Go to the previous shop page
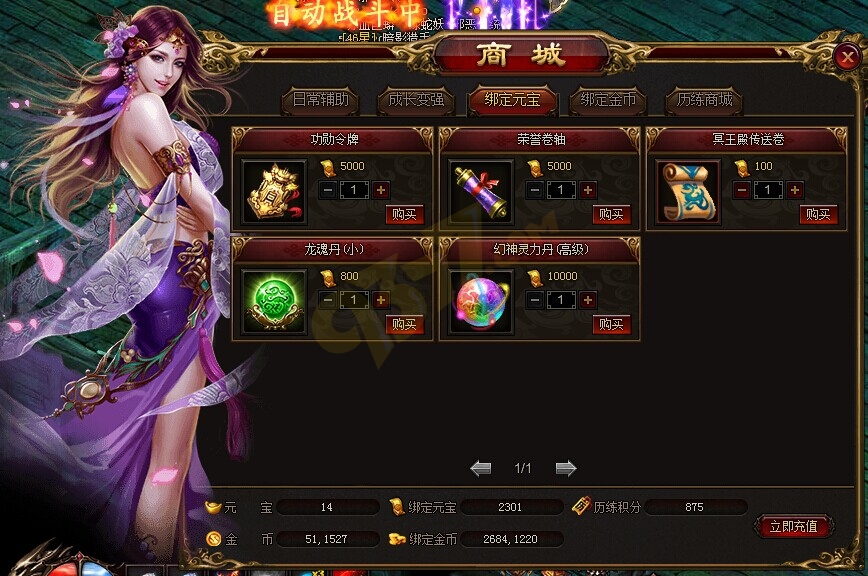Viewport: 868px width, 576px height. pos(481,468)
